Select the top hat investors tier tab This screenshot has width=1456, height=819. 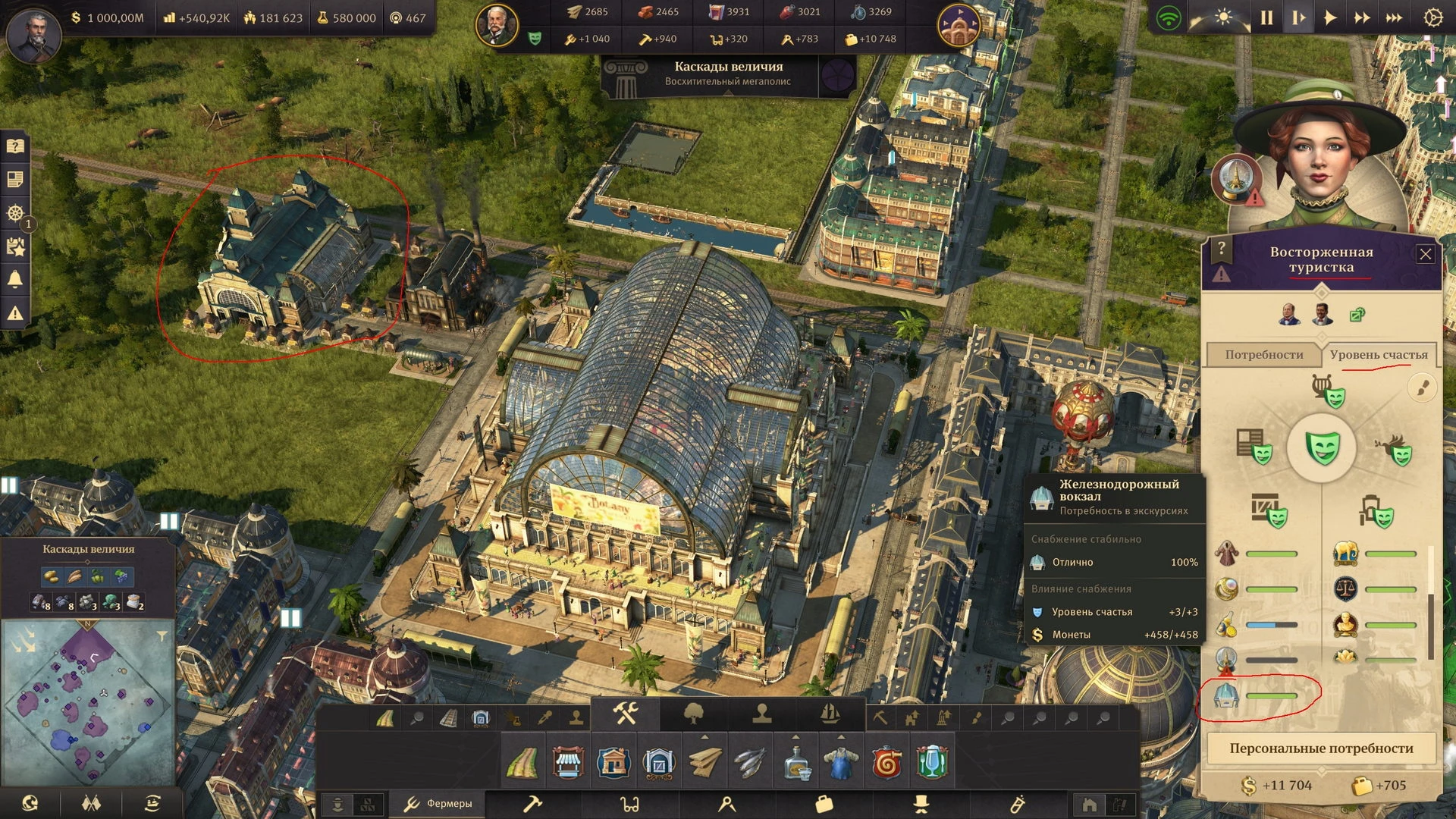[921, 804]
